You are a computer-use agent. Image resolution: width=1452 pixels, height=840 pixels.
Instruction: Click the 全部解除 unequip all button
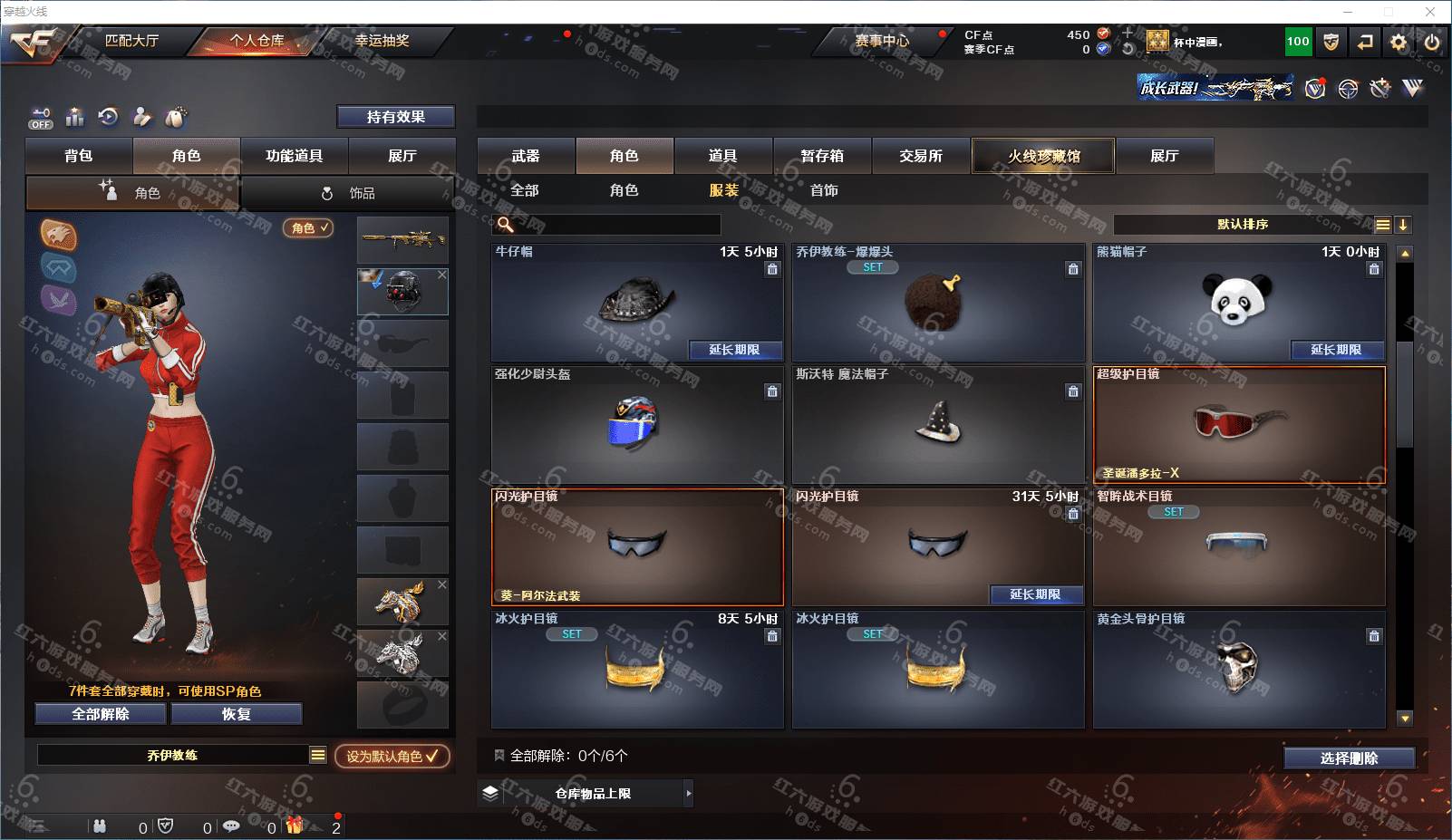click(101, 714)
